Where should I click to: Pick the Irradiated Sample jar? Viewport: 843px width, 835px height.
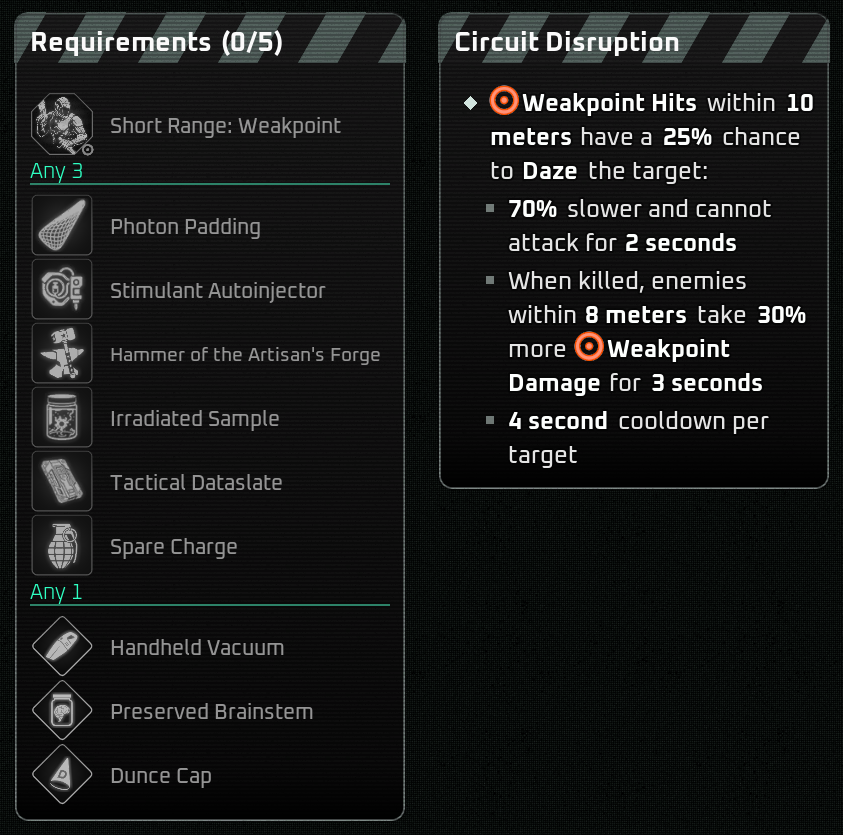(x=62, y=418)
